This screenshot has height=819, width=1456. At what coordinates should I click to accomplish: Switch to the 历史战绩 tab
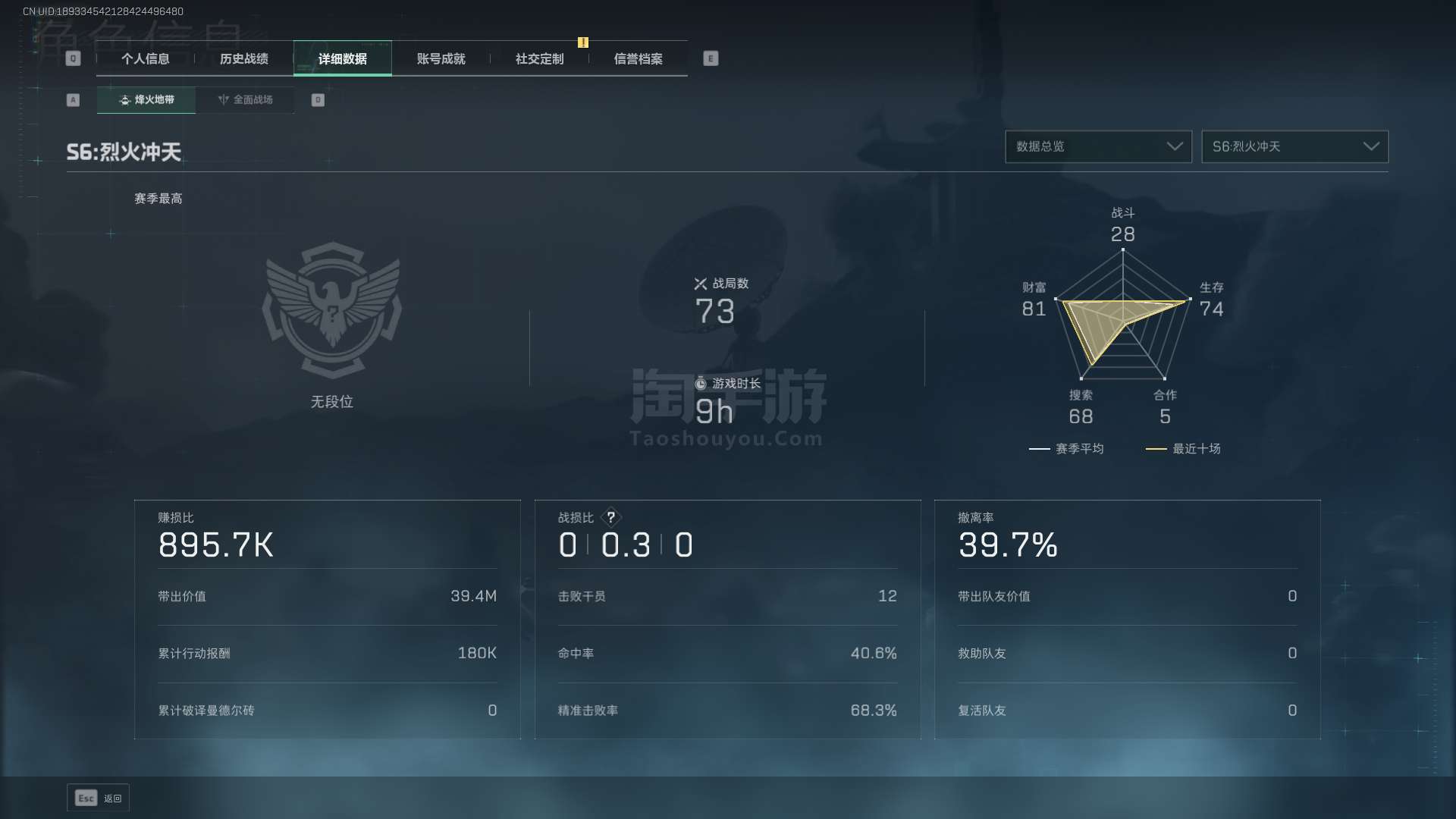point(244,59)
